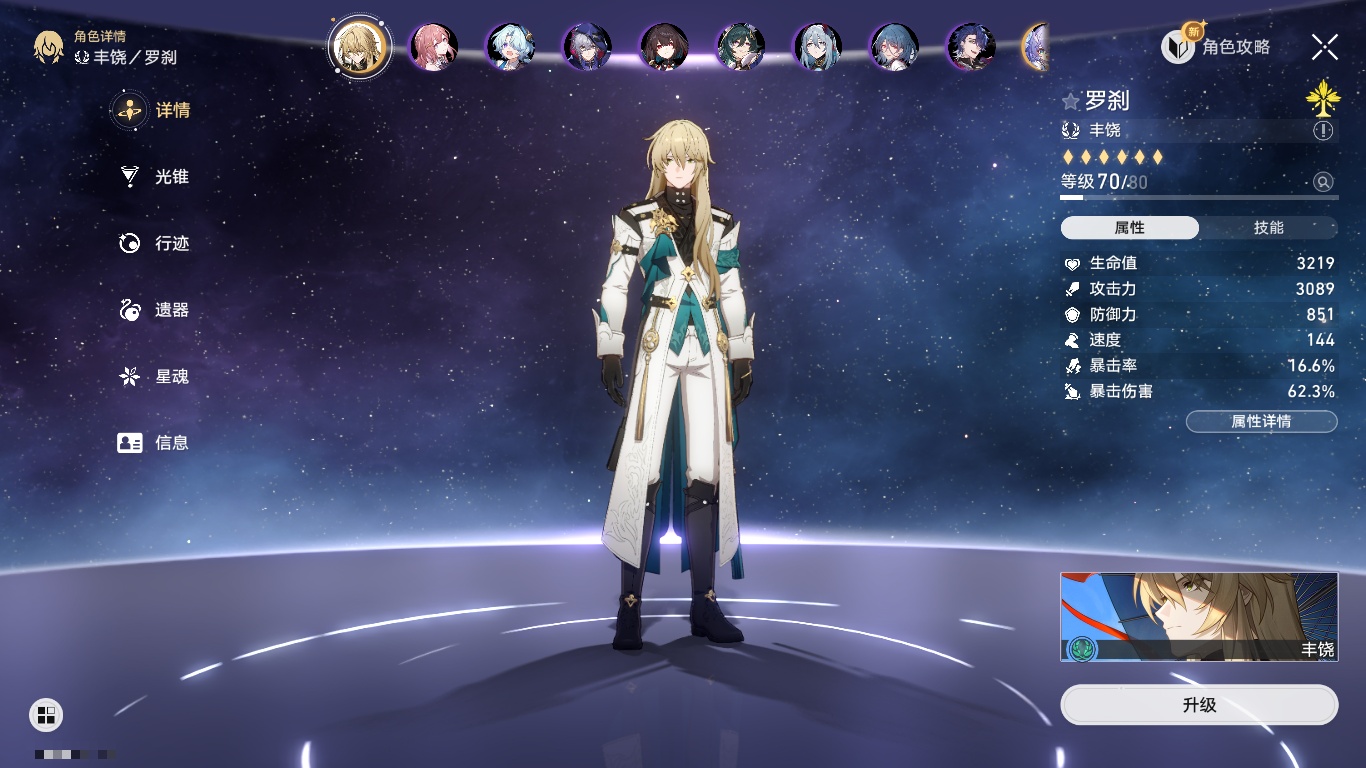Open the four-square menu icon
The width and height of the screenshot is (1366, 768).
click(46, 714)
